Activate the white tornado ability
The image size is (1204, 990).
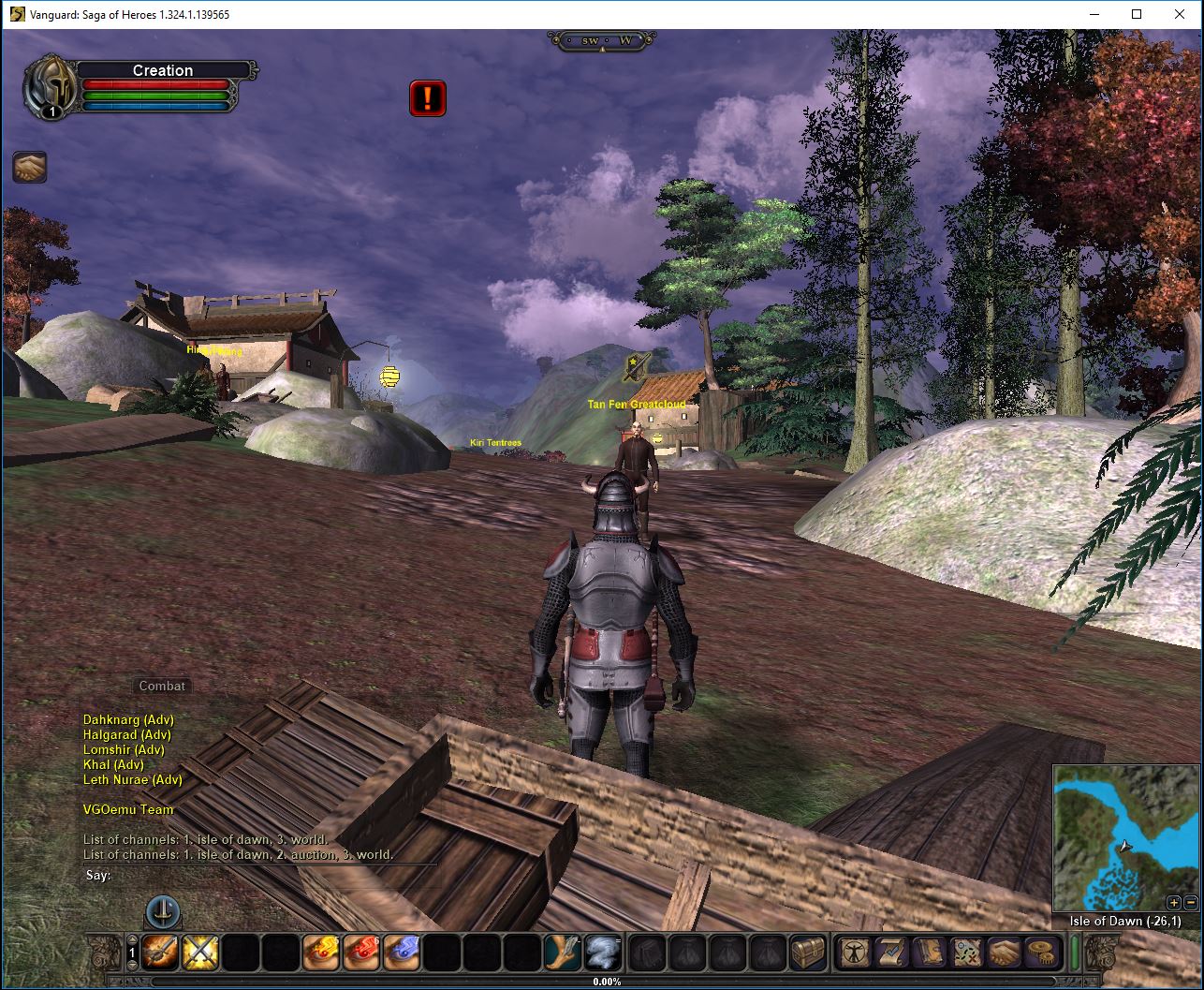(602, 953)
